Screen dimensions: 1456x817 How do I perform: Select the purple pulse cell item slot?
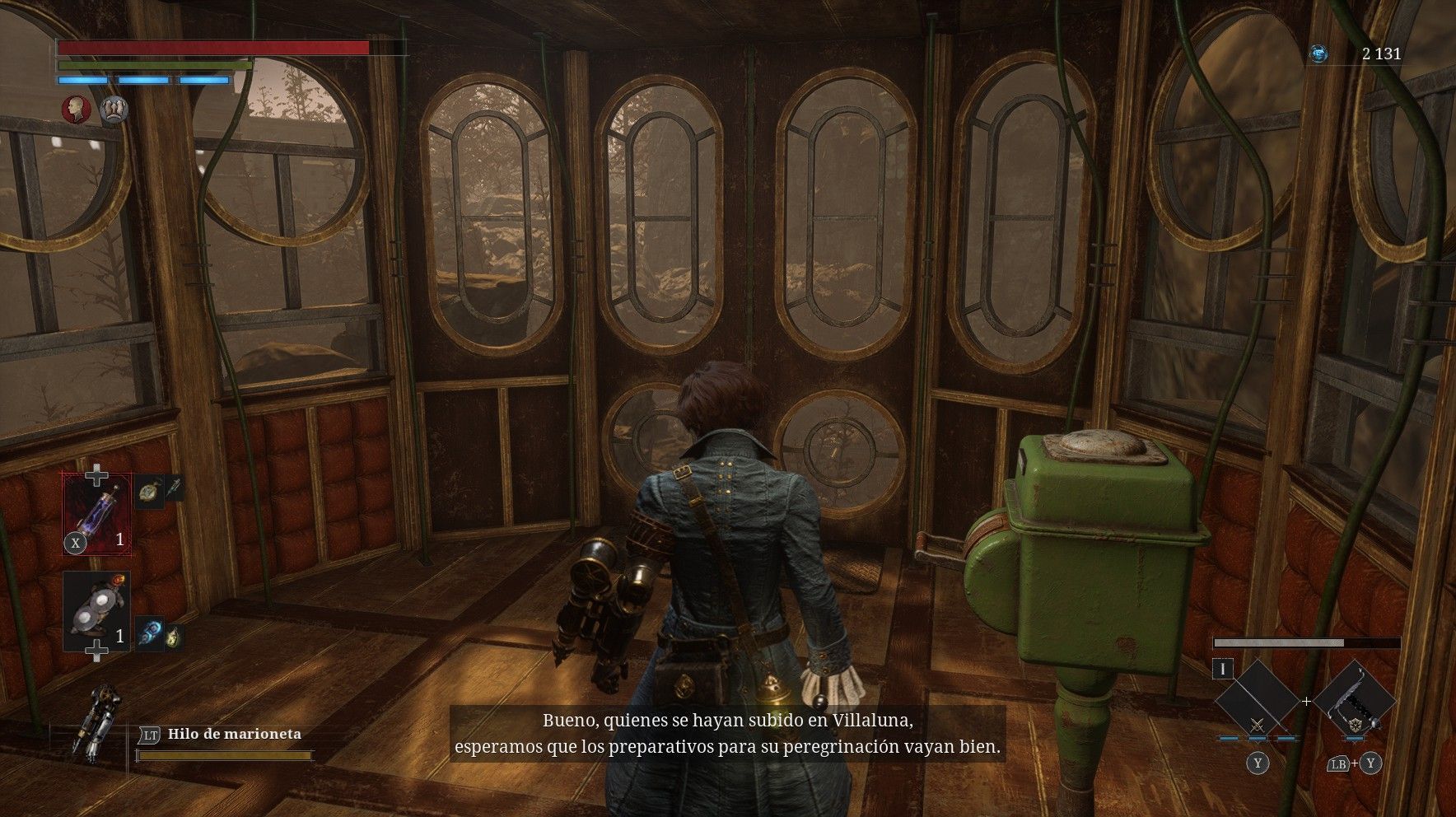click(x=97, y=514)
